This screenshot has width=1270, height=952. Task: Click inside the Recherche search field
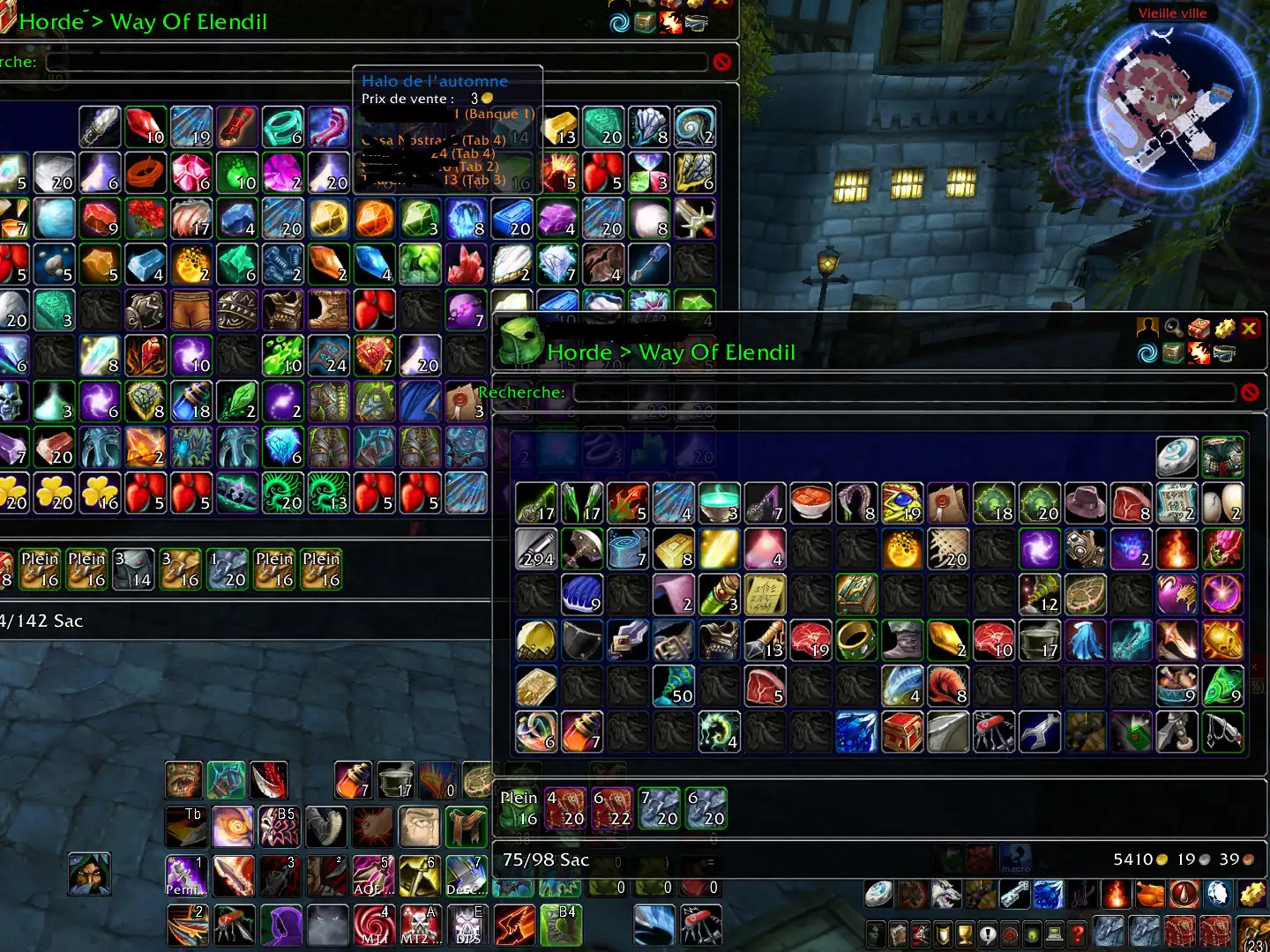[908, 391]
